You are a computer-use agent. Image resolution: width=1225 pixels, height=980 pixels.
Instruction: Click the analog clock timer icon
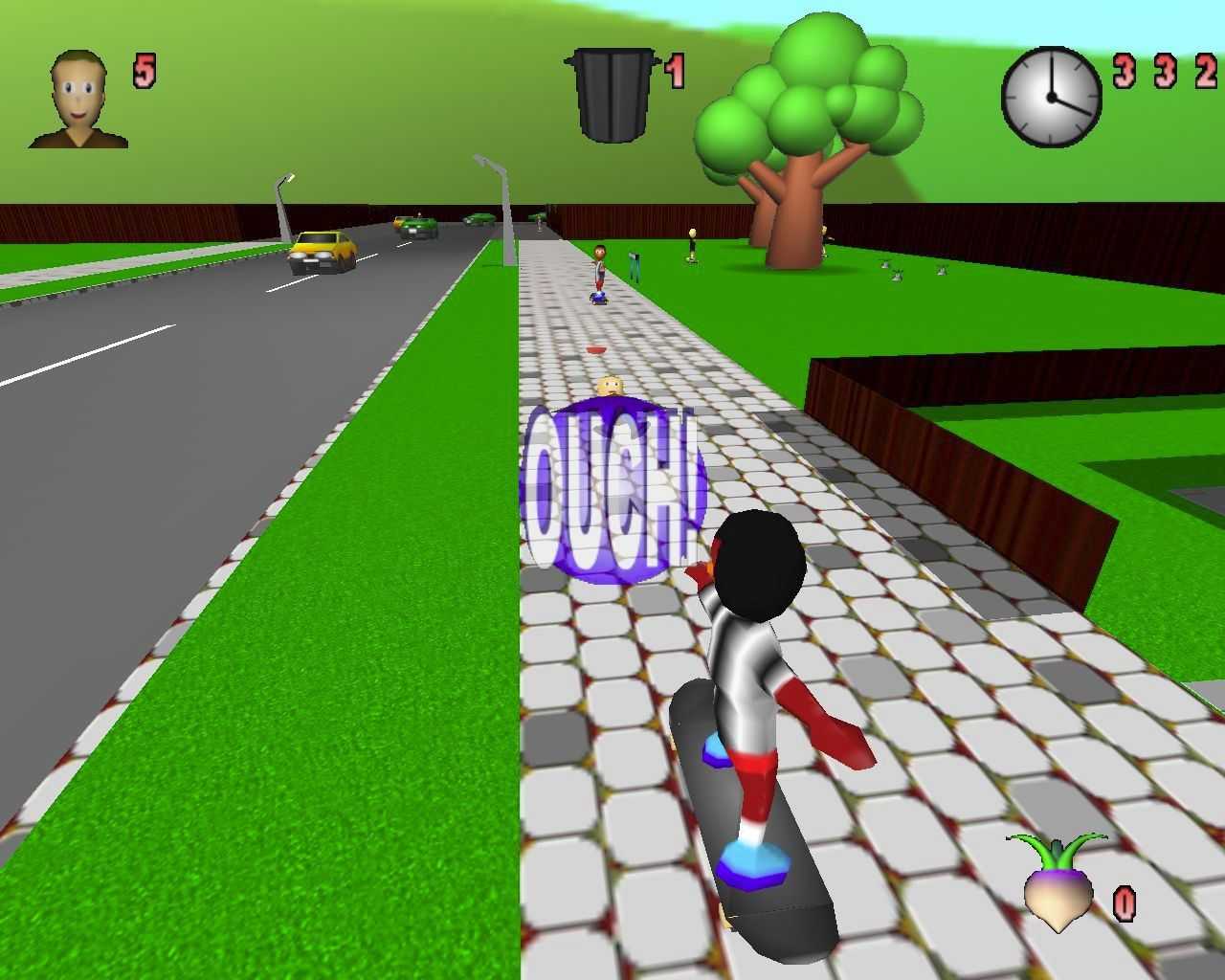pos(1051,97)
